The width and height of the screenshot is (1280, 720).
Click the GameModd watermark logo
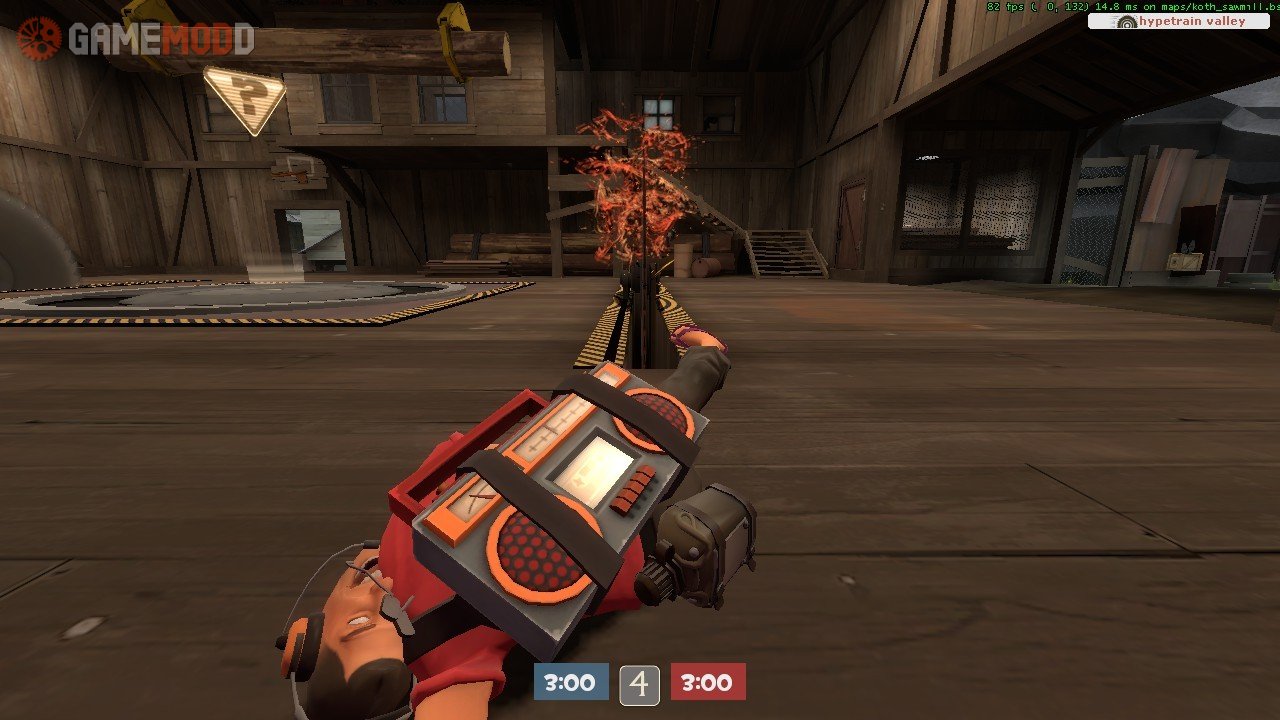click(x=136, y=39)
